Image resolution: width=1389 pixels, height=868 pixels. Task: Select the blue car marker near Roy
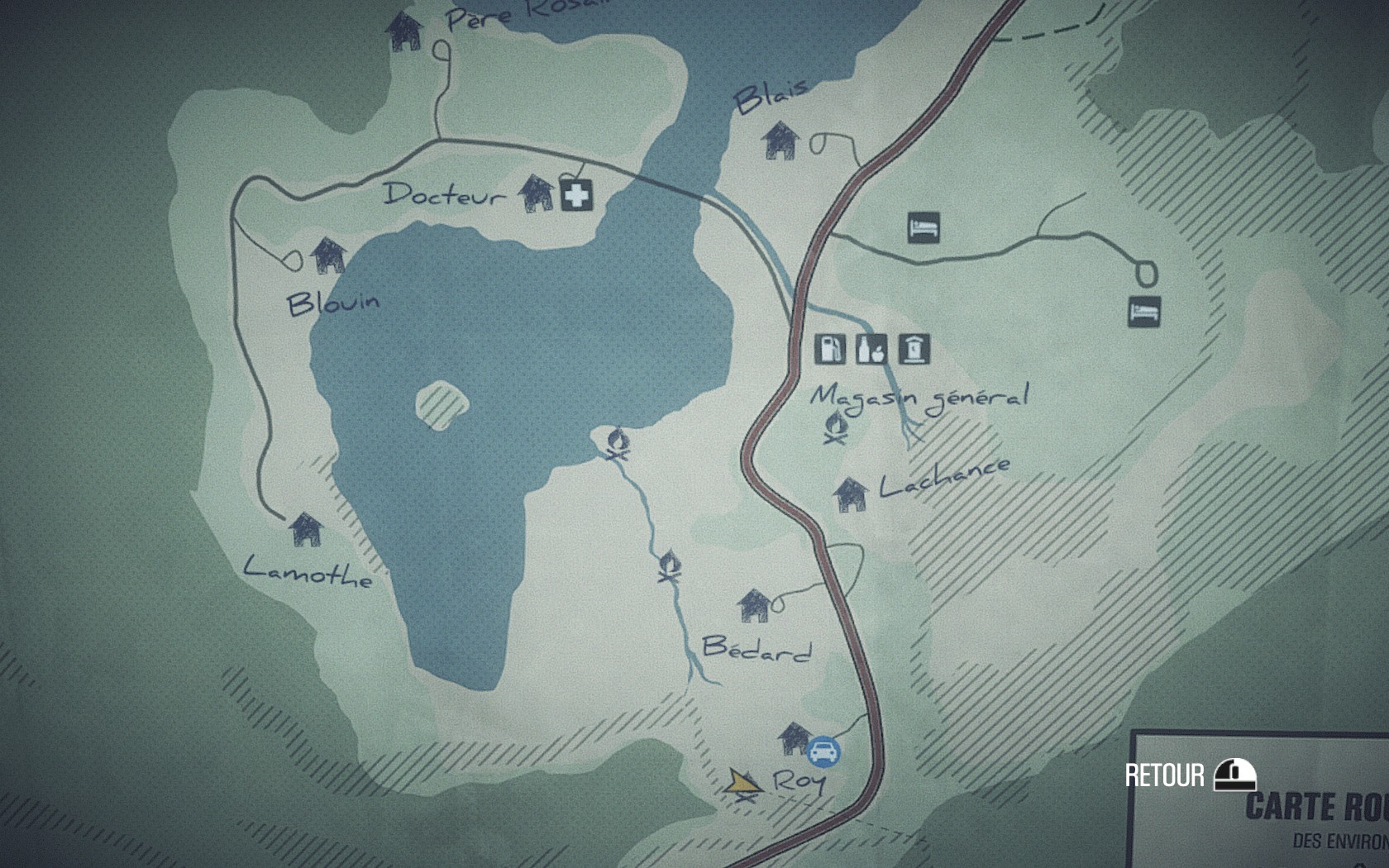pyautogui.click(x=823, y=752)
